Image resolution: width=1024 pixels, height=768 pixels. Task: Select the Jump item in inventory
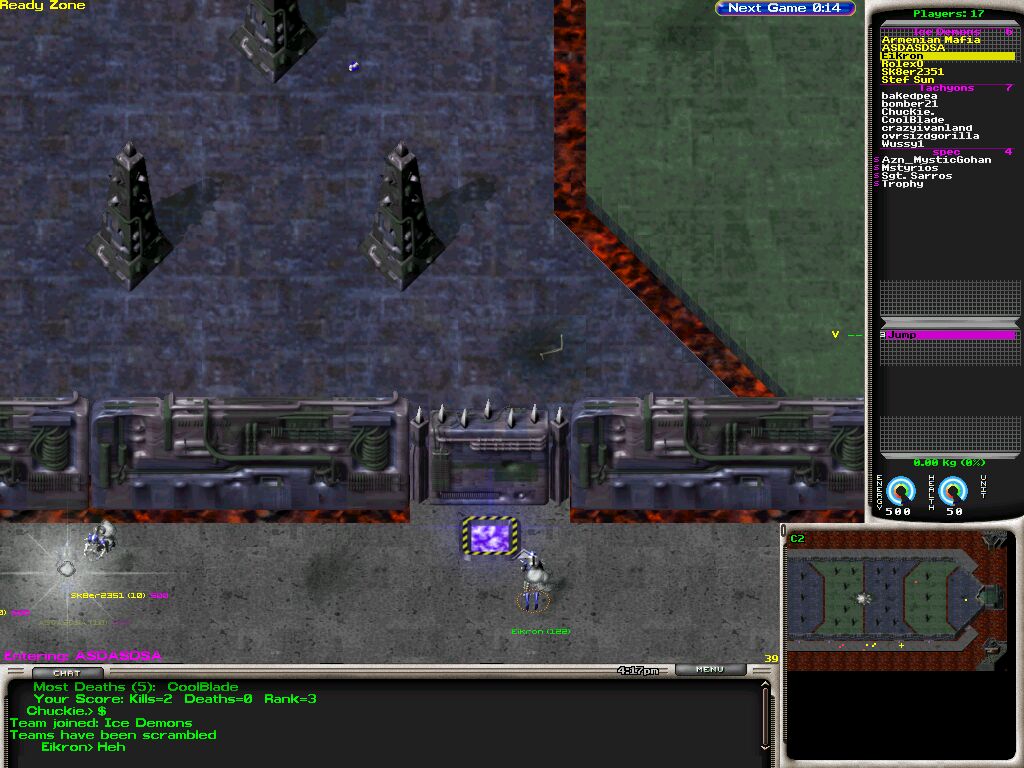(x=948, y=335)
